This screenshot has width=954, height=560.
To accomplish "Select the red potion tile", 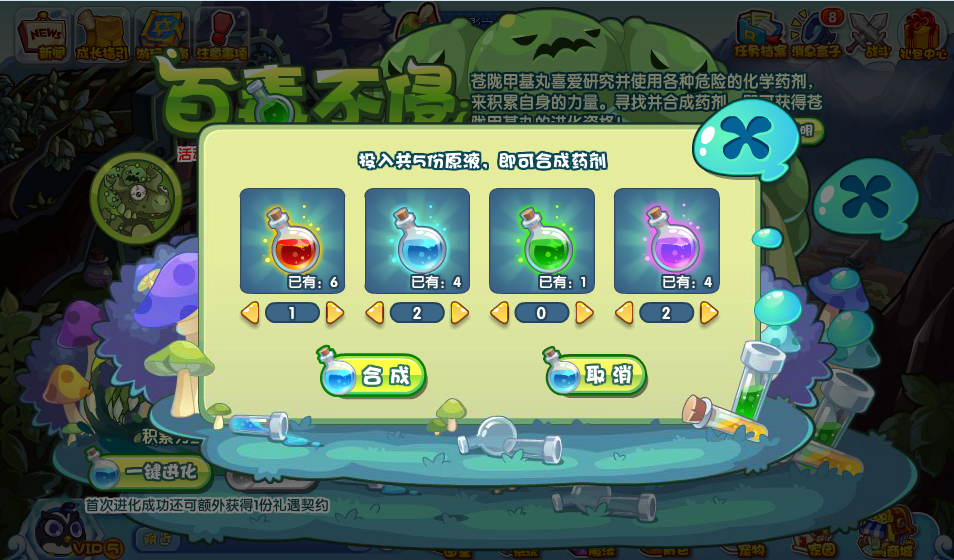I will pyautogui.click(x=292, y=241).
